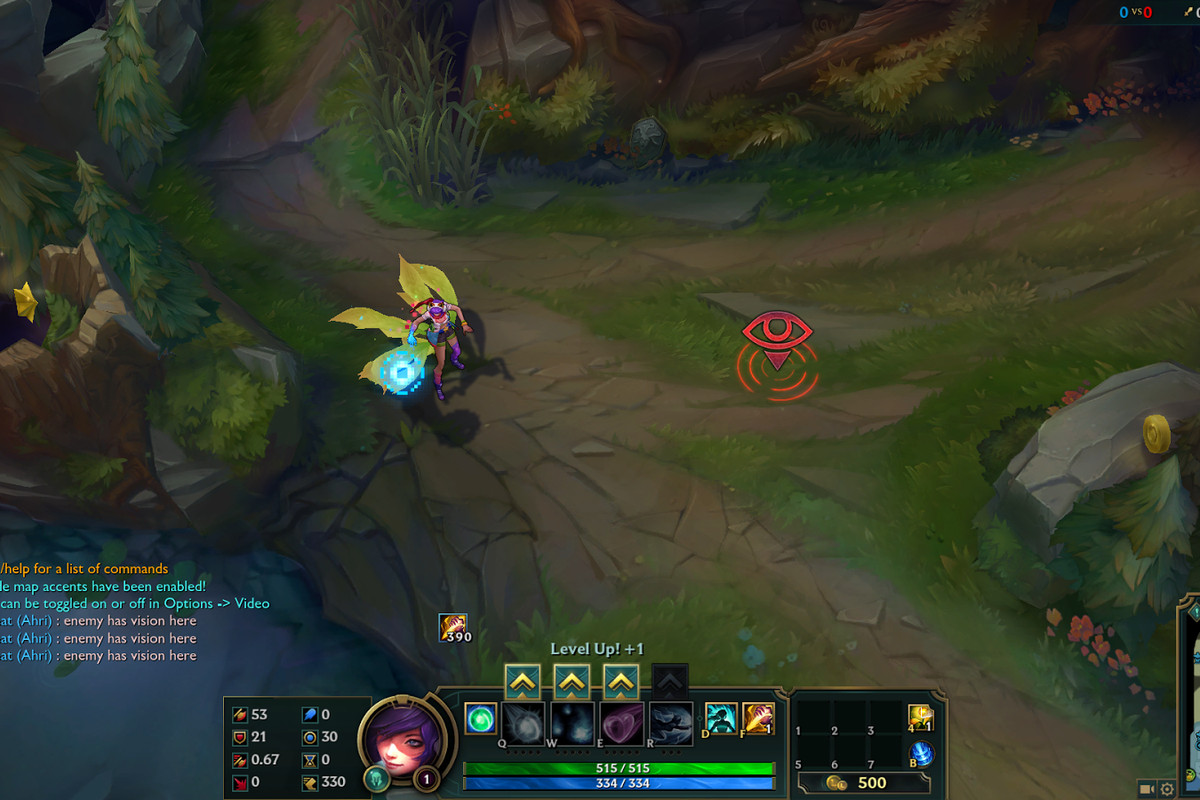The image size is (1200, 800).
Task: Open the settings gear menu
Action: (x=1167, y=789)
